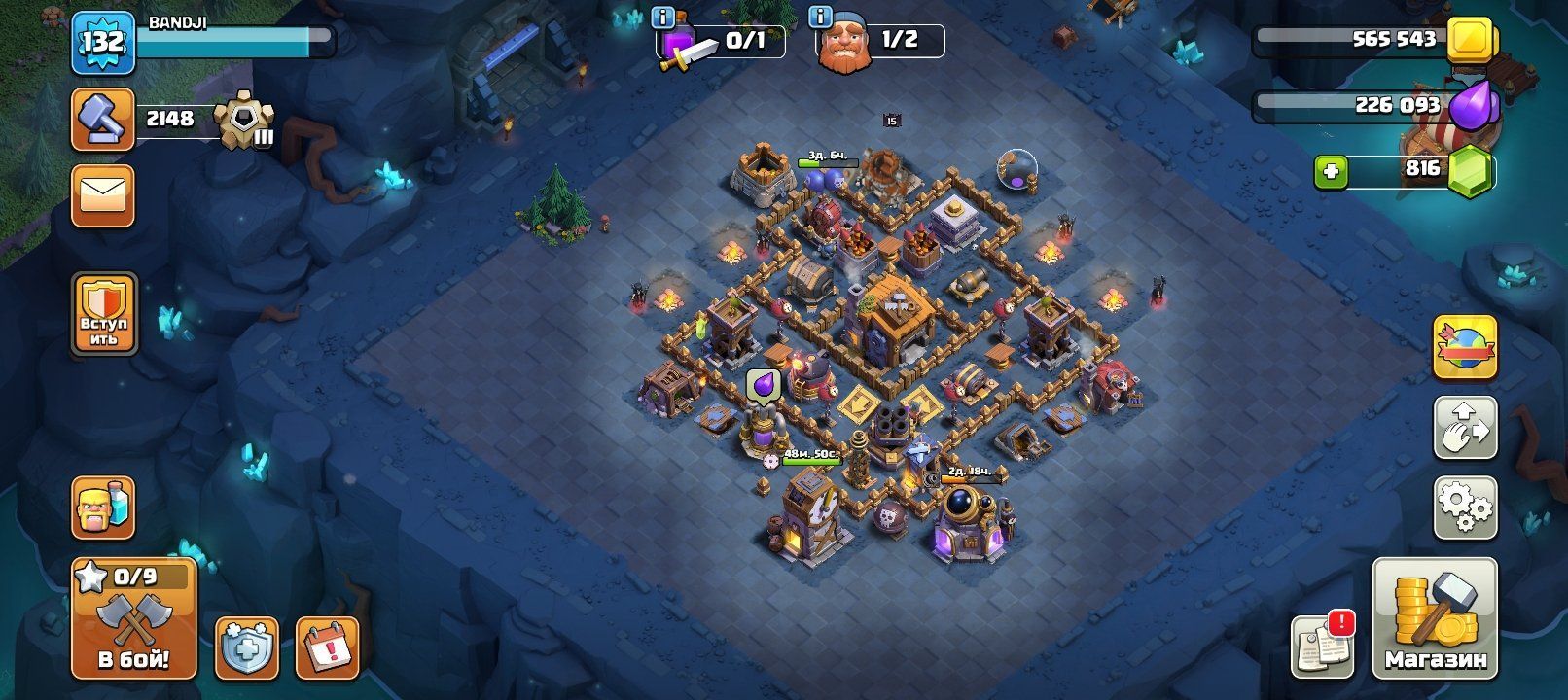This screenshot has width=1568, height=700.
Task: Start a battle with the В бой! button
Action: [x=134, y=618]
